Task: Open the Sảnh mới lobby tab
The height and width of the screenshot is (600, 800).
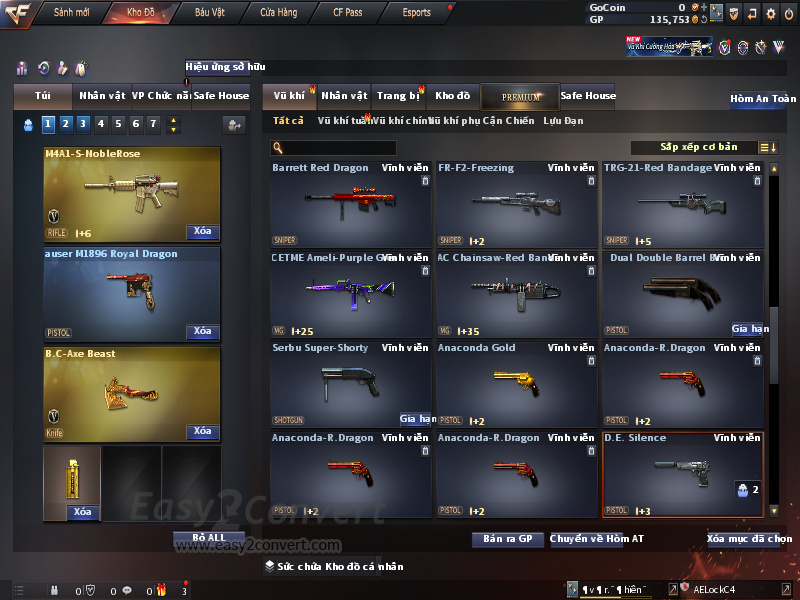Action: (x=71, y=13)
